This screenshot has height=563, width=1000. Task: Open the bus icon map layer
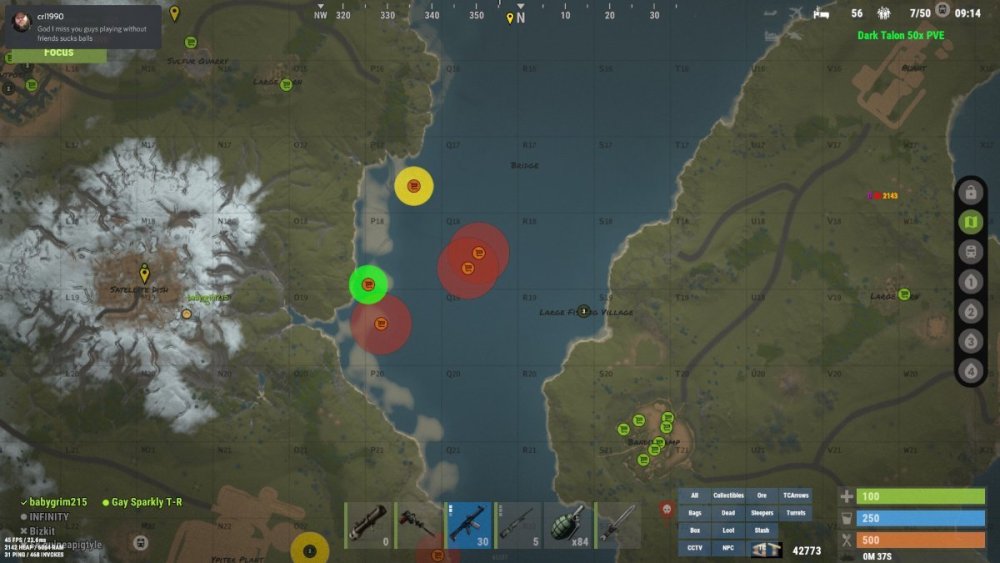click(x=970, y=252)
